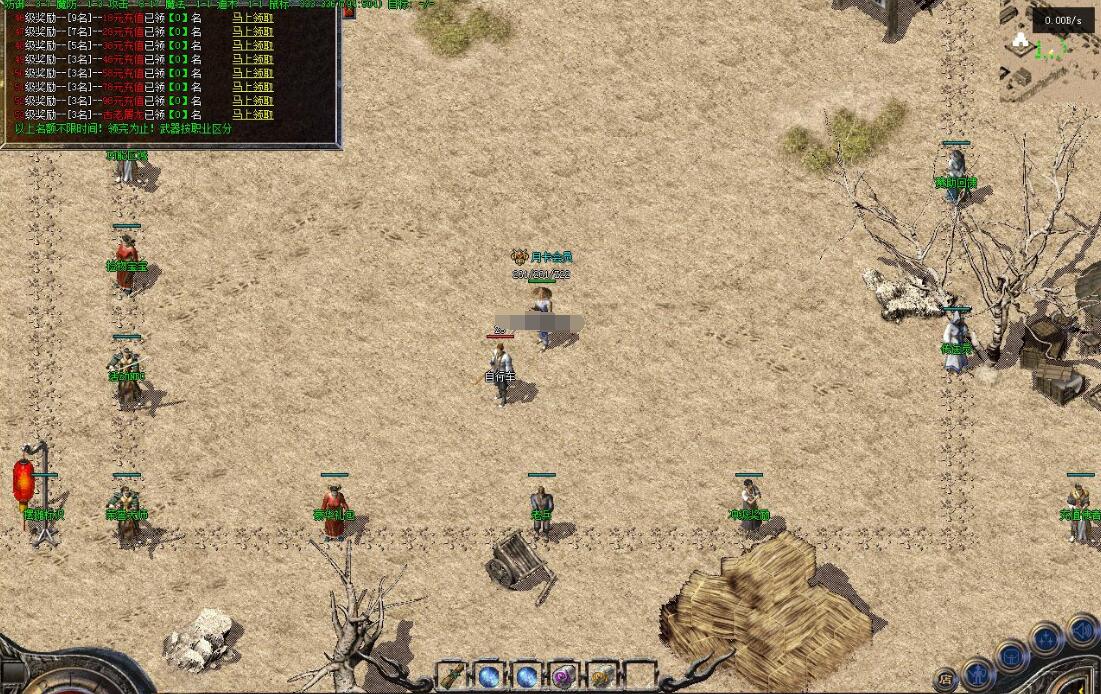Screen dimensions: 1101x694
Task: Toggle sound with the speaker button
Action: pos(1081,630)
